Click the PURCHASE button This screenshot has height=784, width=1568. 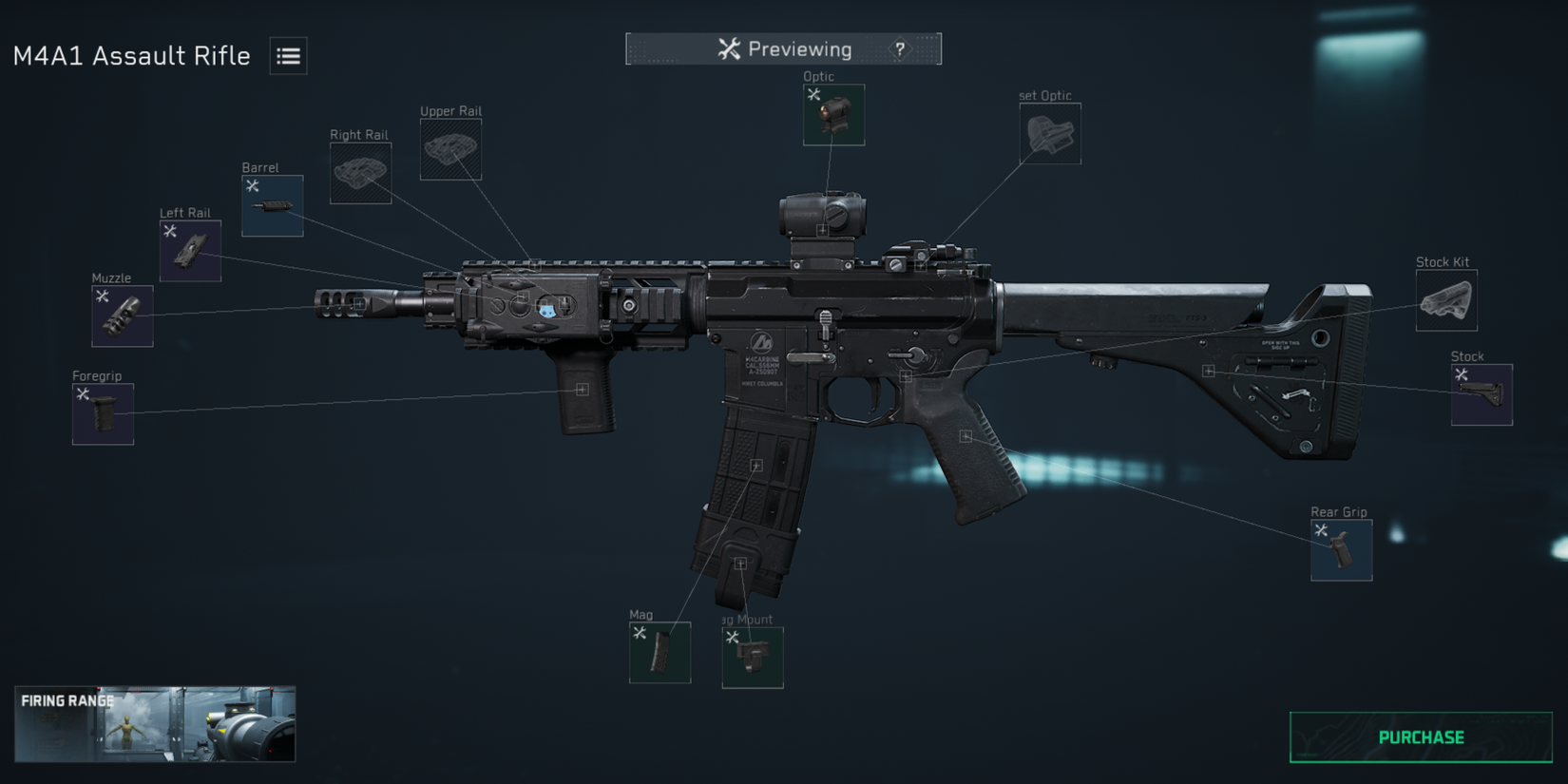pos(1419,736)
